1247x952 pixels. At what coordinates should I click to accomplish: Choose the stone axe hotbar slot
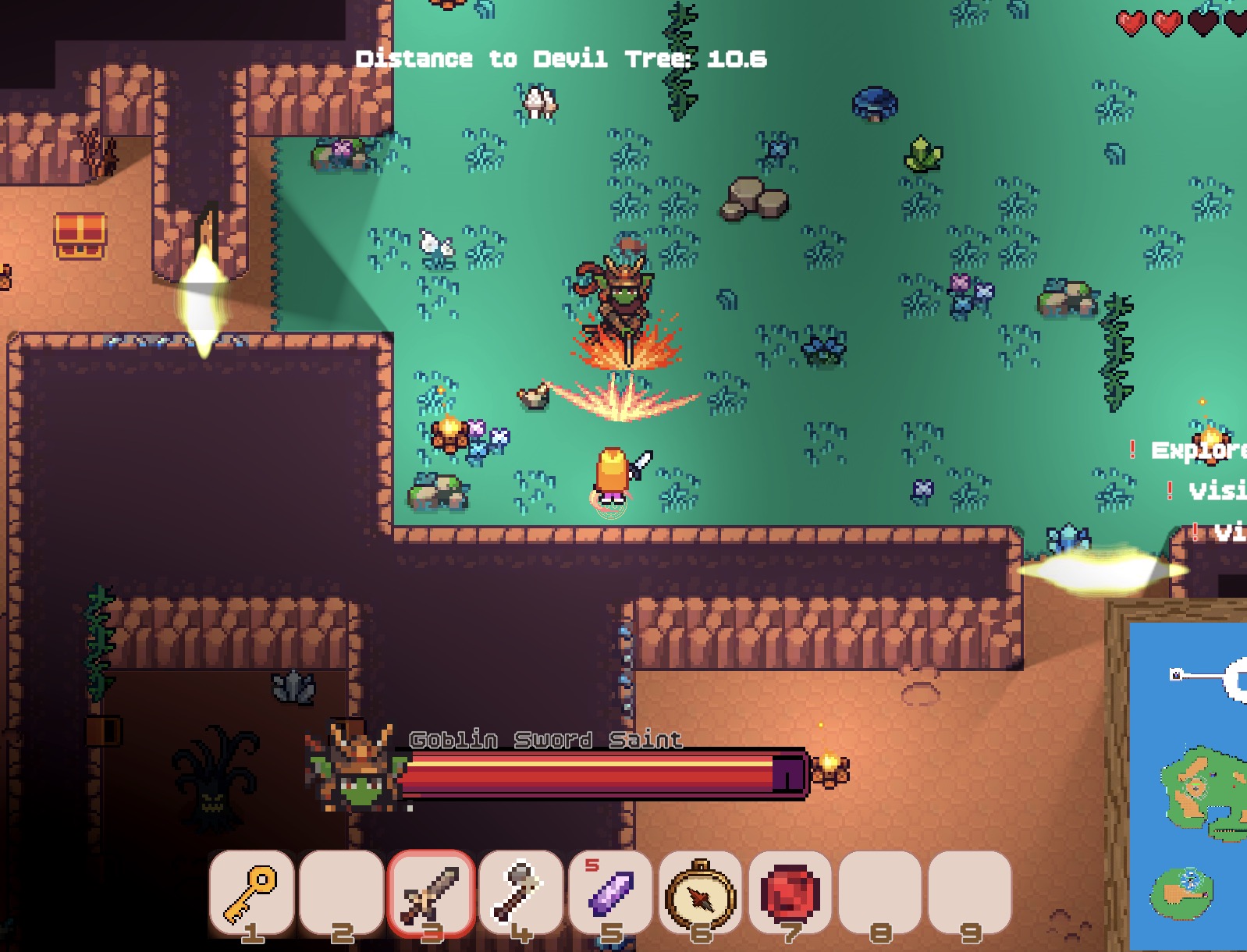(520, 893)
